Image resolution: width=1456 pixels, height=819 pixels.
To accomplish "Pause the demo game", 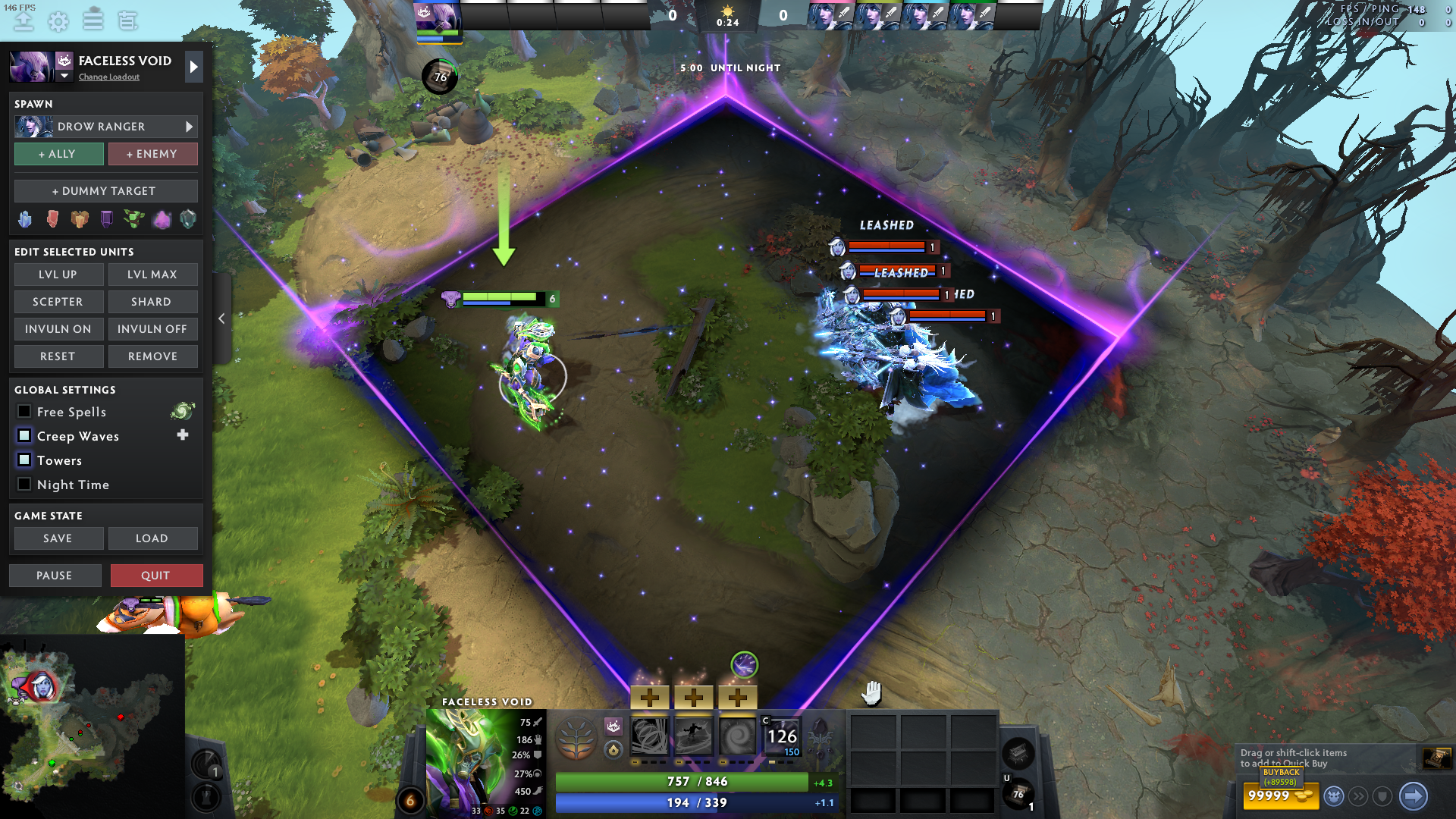I will coord(55,576).
